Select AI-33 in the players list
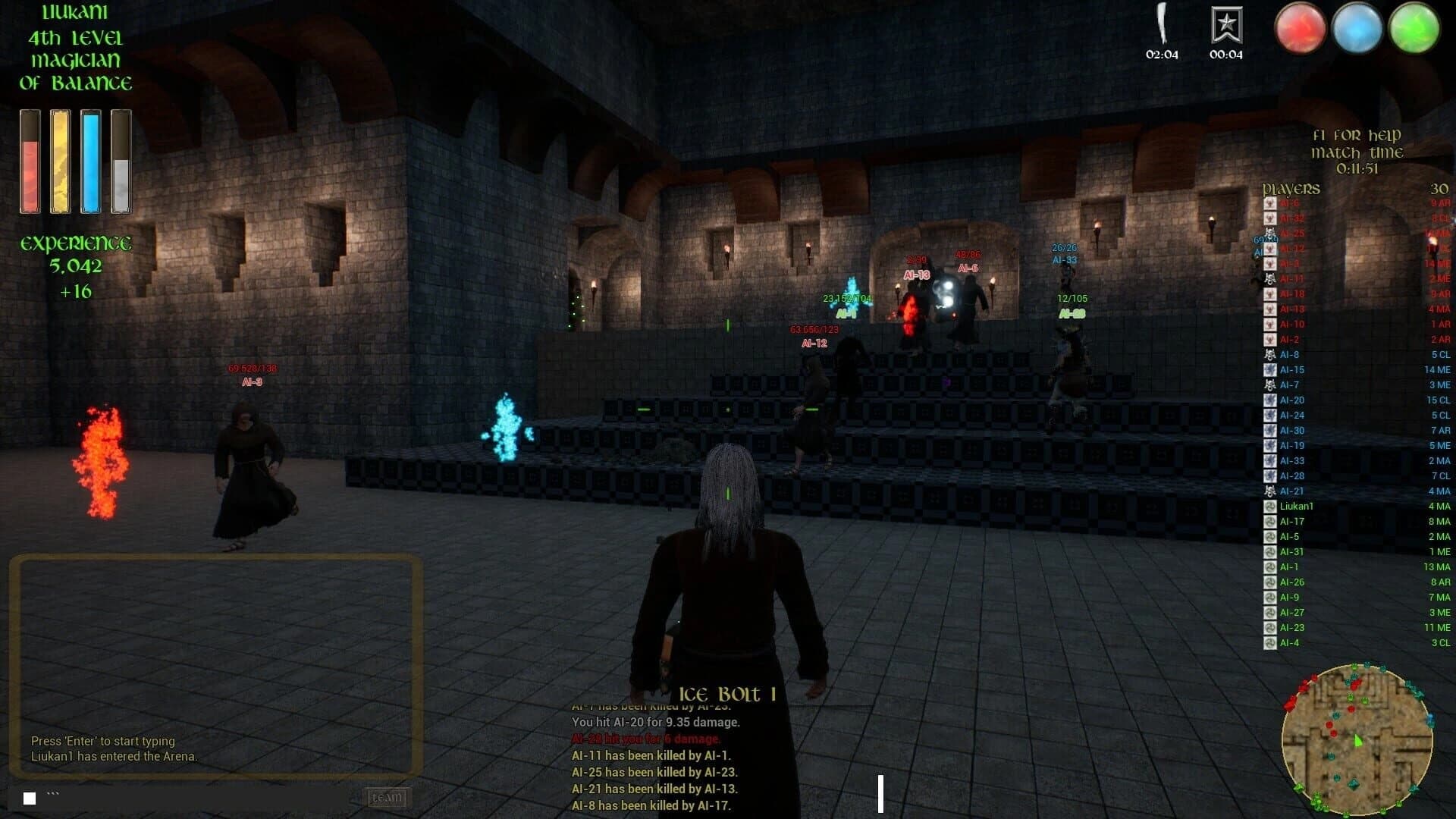The width and height of the screenshot is (1456, 819). pos(1291,460)
